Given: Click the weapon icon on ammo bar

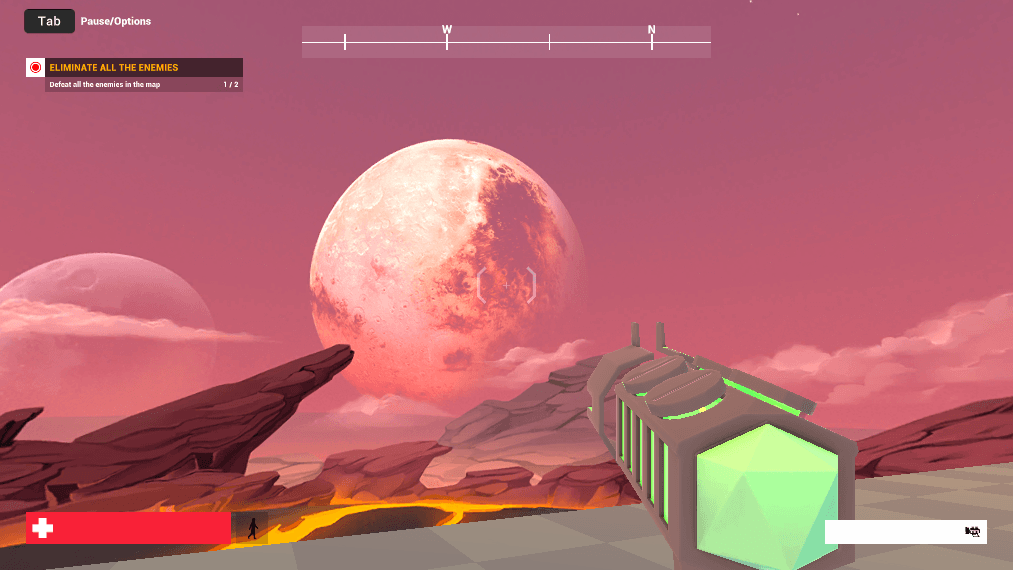Looking at the screenshot, I should tap(972, 532).
